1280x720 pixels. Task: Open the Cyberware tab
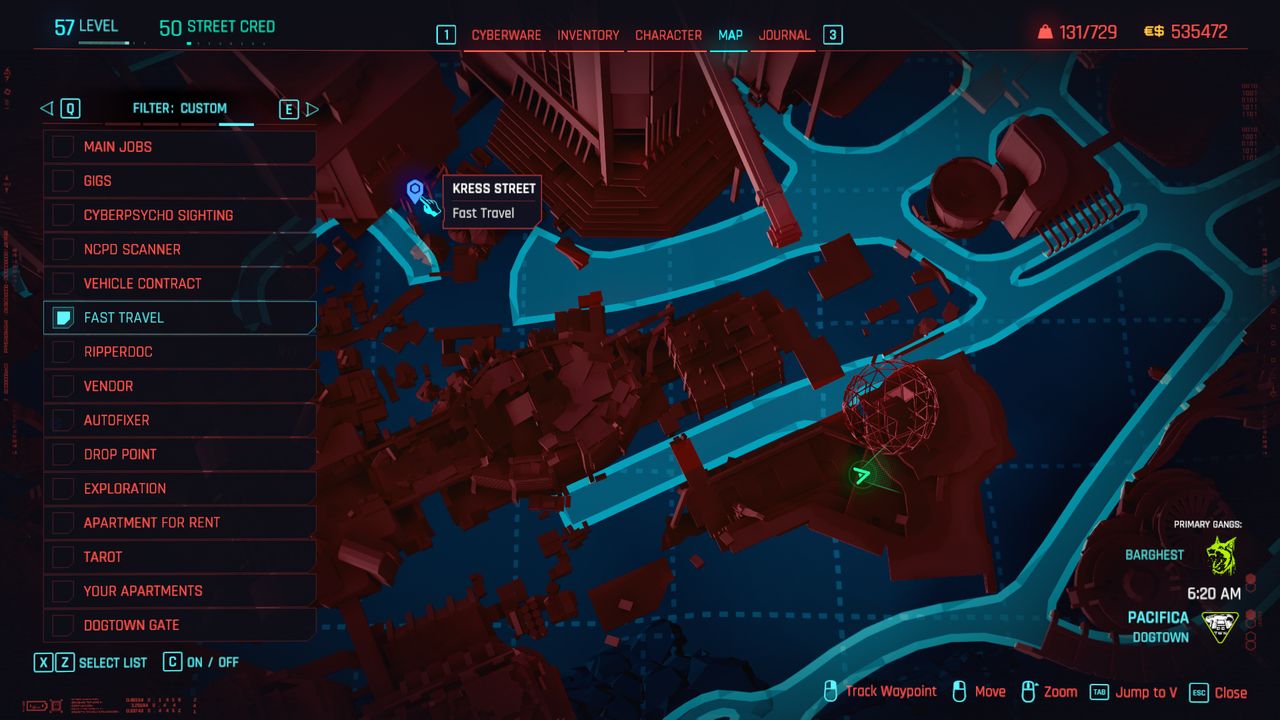pyautogui.click(x=506, y=35)
